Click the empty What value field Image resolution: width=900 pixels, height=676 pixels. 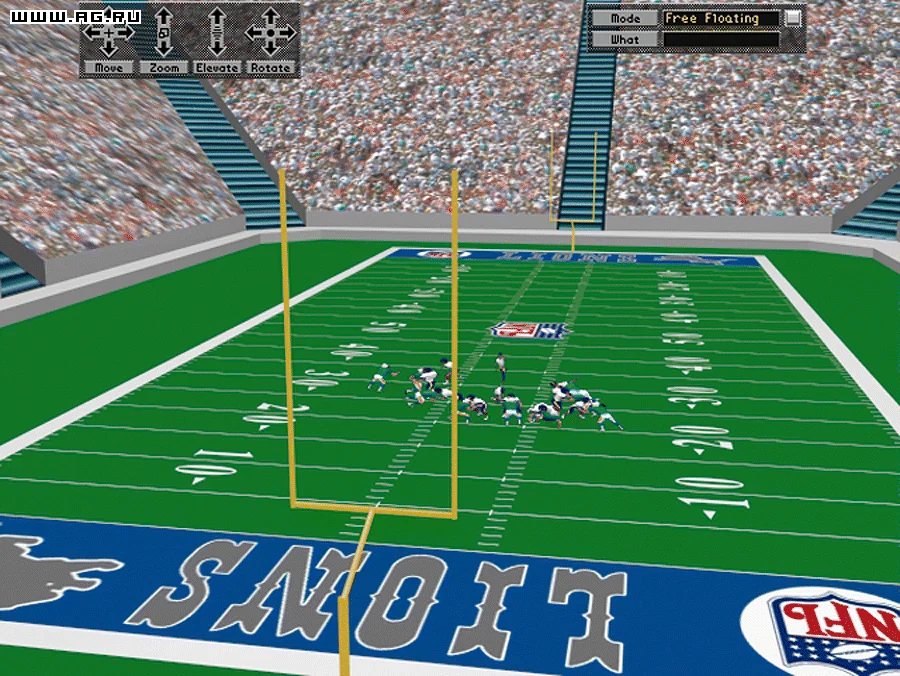[x=720, y=40]
